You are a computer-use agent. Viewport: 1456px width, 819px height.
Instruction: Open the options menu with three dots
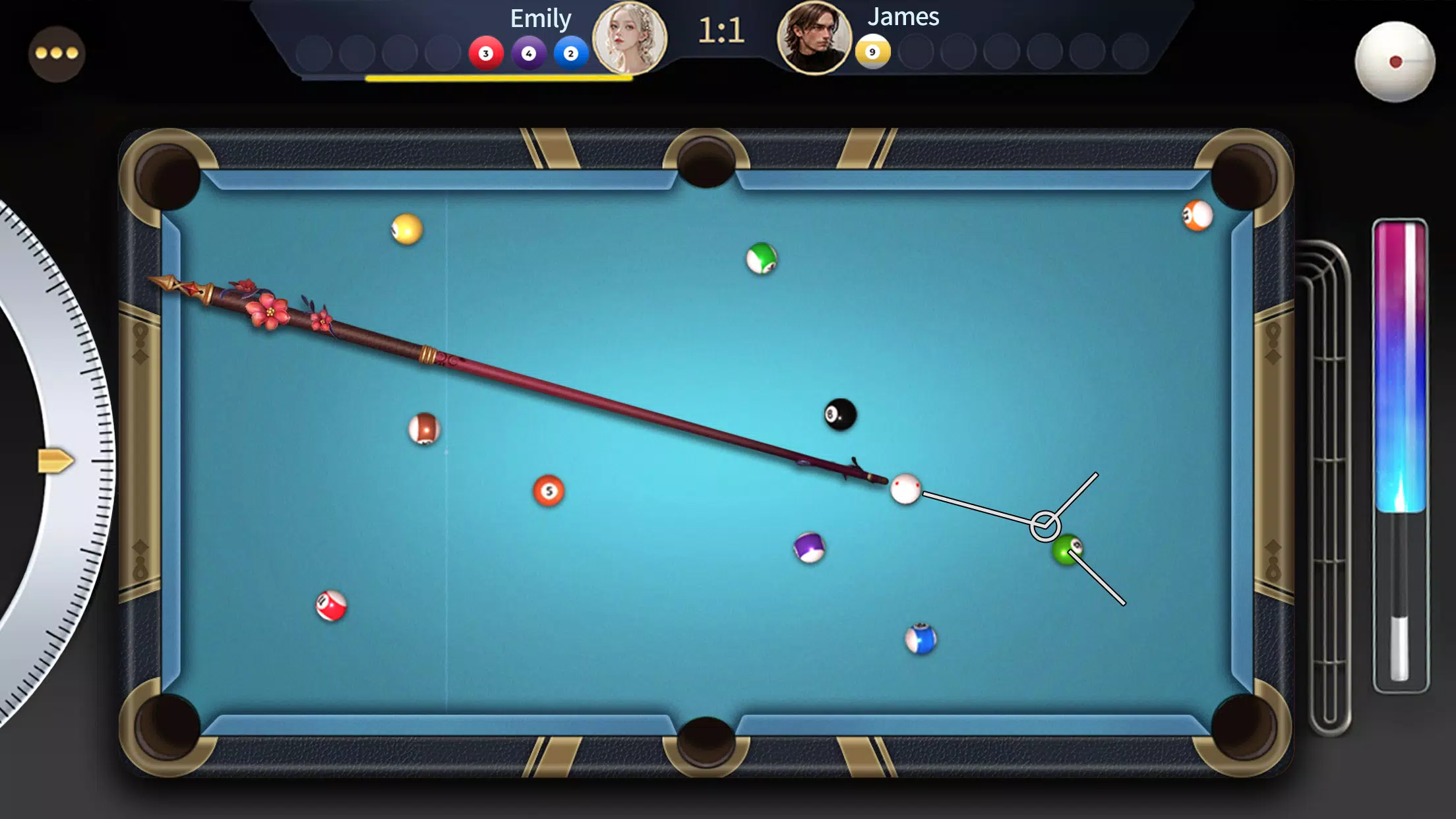tap(57, 54)
